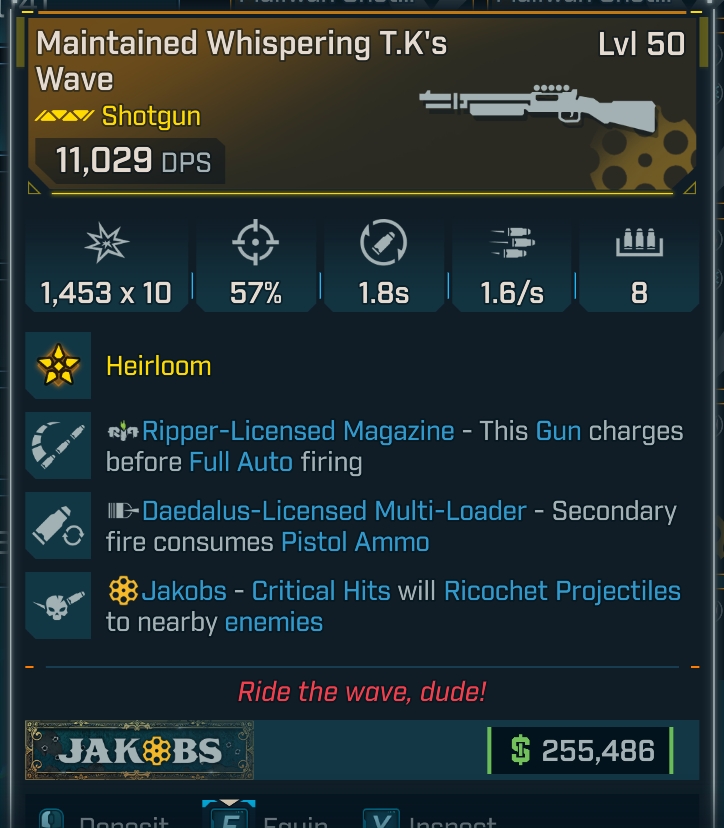Choose the Daedalus-Licensed Multi-Loader part icon
This screenshot has height=828, width=724.
pyautogui.click(x=58, y=526)
